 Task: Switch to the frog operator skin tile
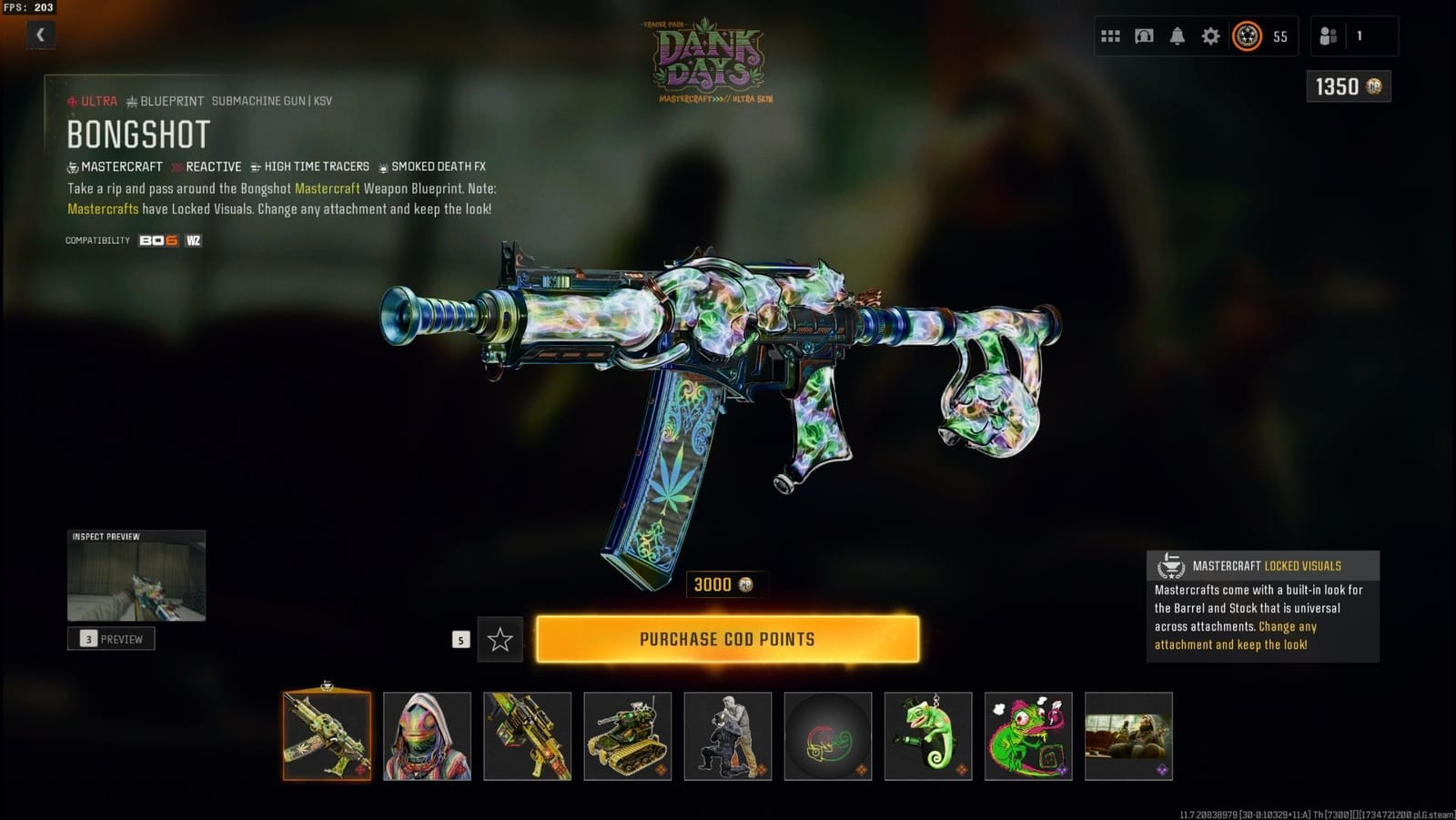[x=428, y=736]
